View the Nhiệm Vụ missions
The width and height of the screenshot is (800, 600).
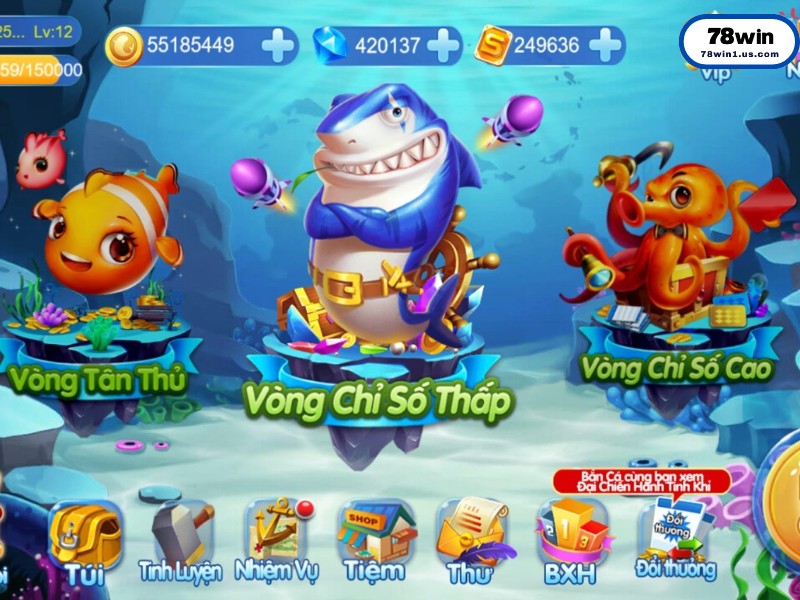[x=276, y=540]
